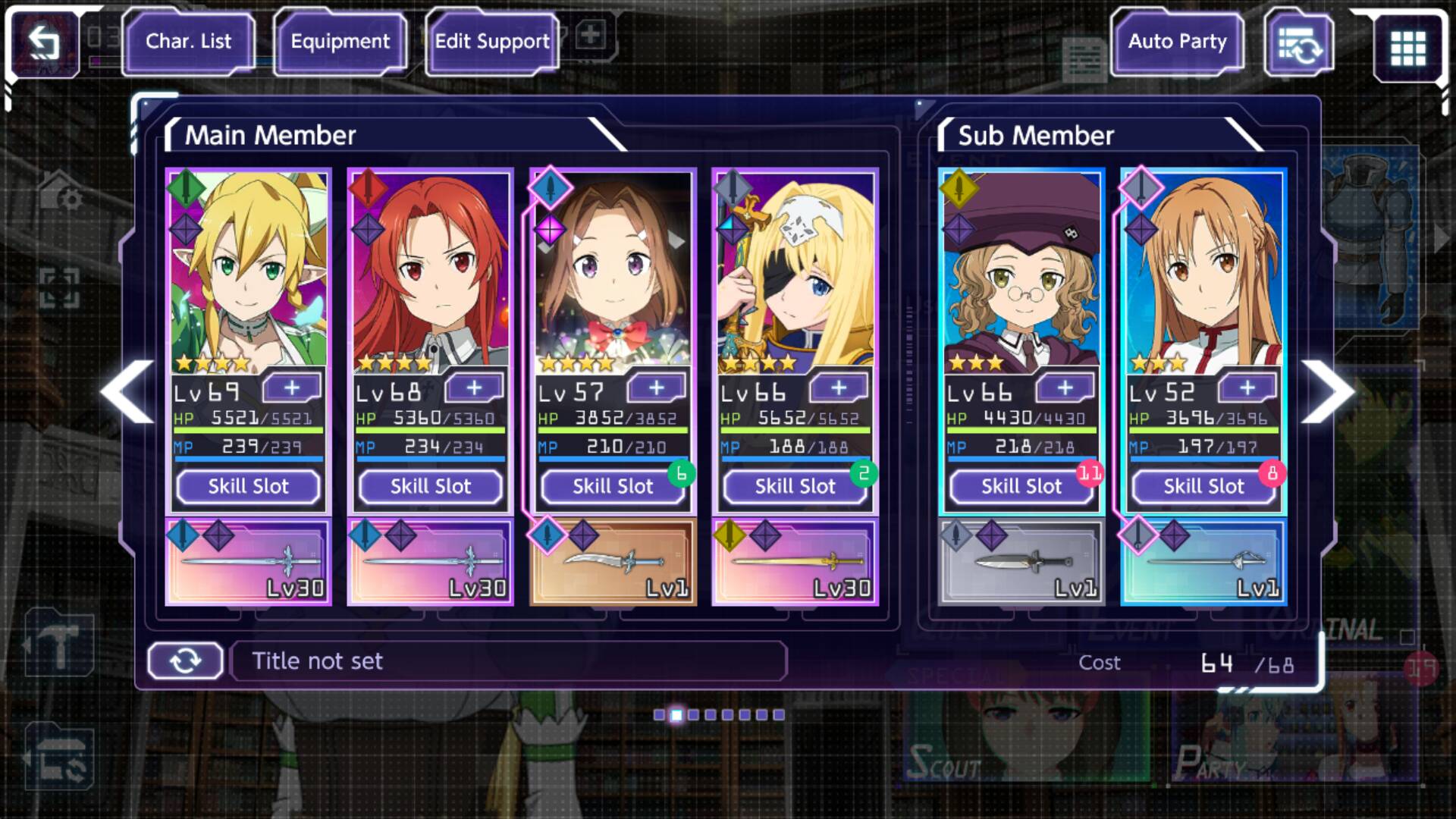The height and width of the screenshot is (819, 1456).
Task: Open the Equipment menu
Action: (x=340, y=42)
